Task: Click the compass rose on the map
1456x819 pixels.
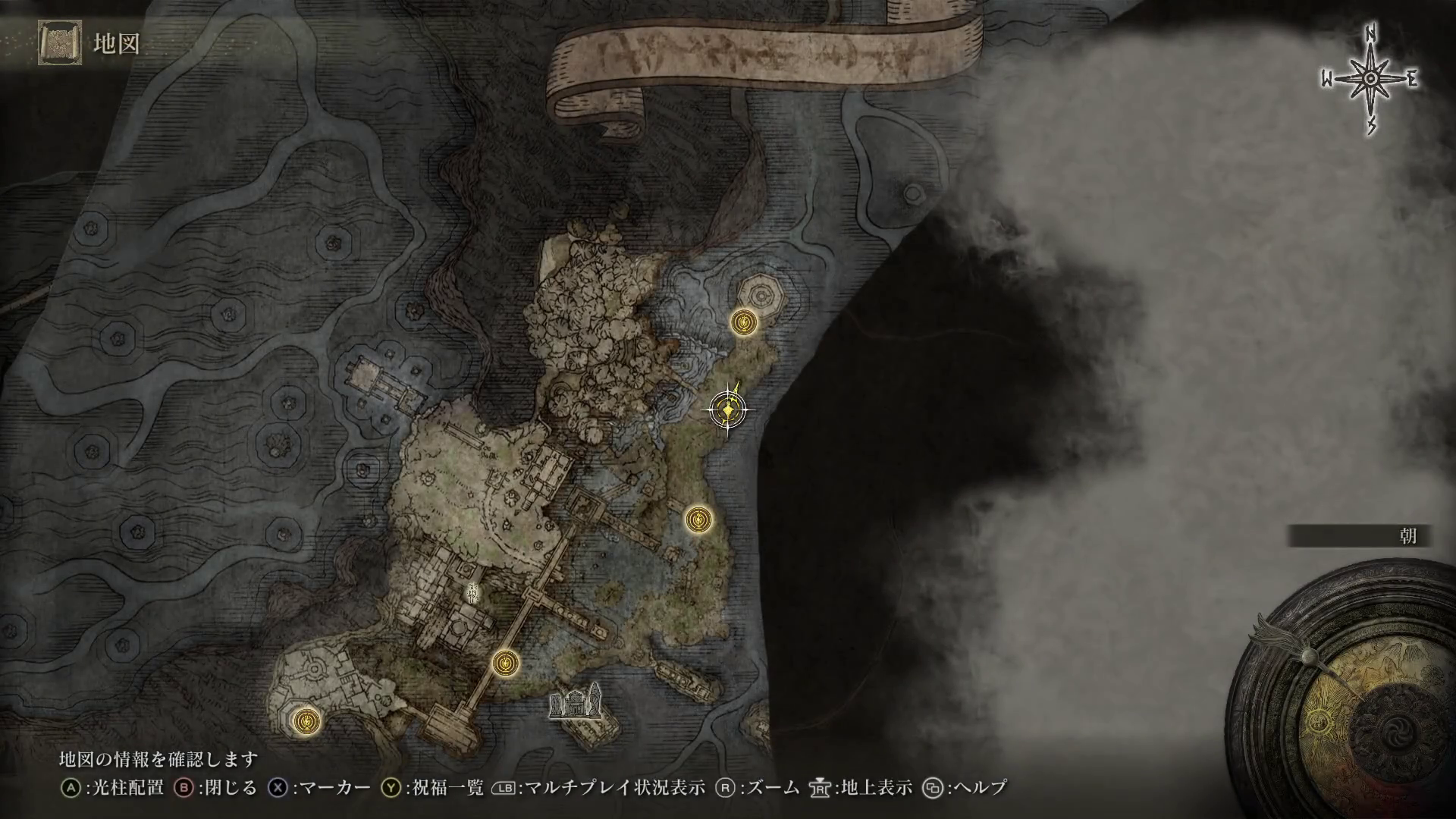Action: coord(1370,80)
